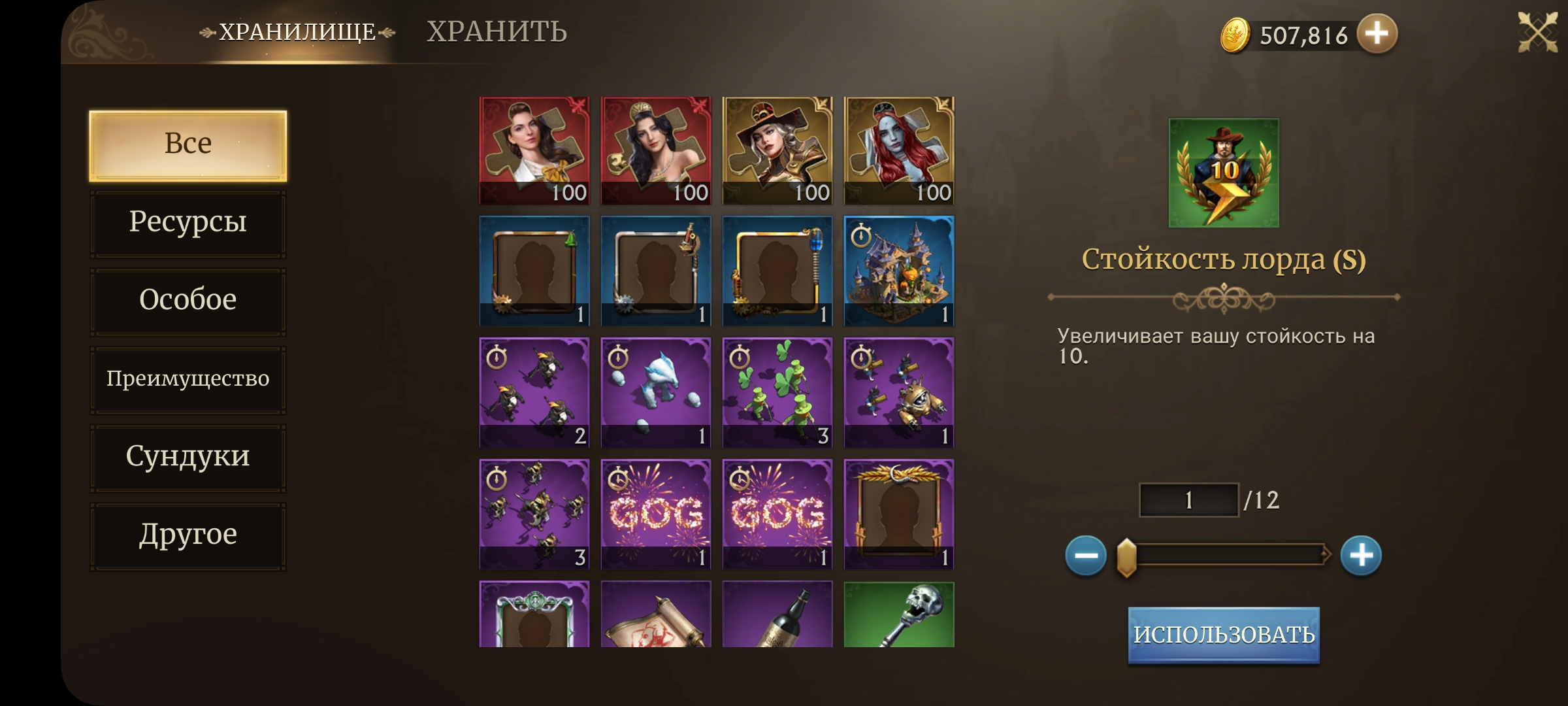
Task: Close the storage window
Action: [1537, 33]
